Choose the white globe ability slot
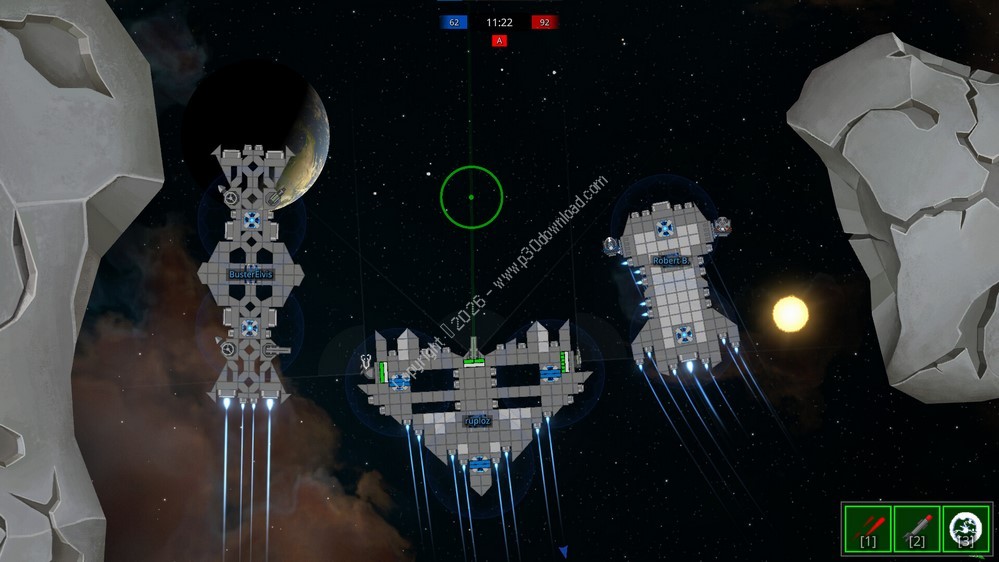 tap(965, 527)
